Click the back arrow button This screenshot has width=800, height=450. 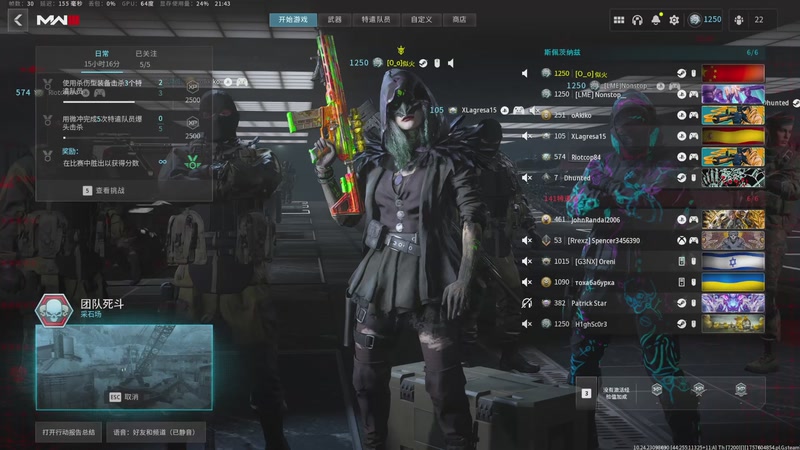[17, 20]
